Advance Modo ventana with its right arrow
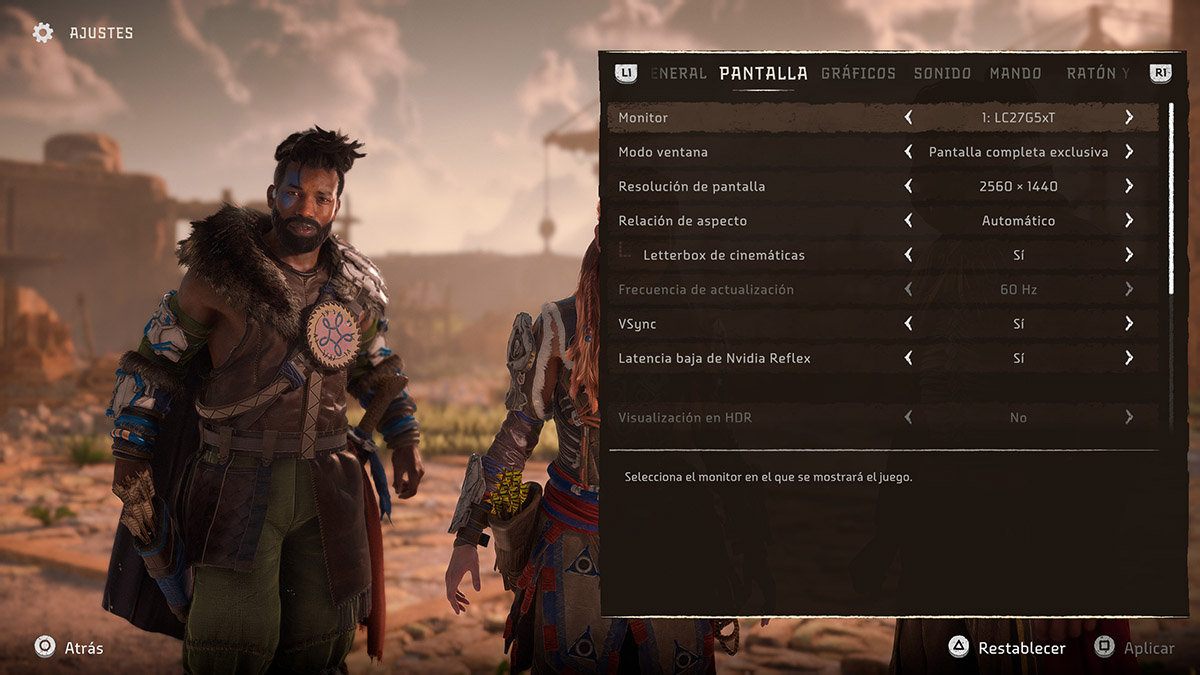Image resolution: width=1200 pixels, height=675 pixels. (x=1129, y=152)
